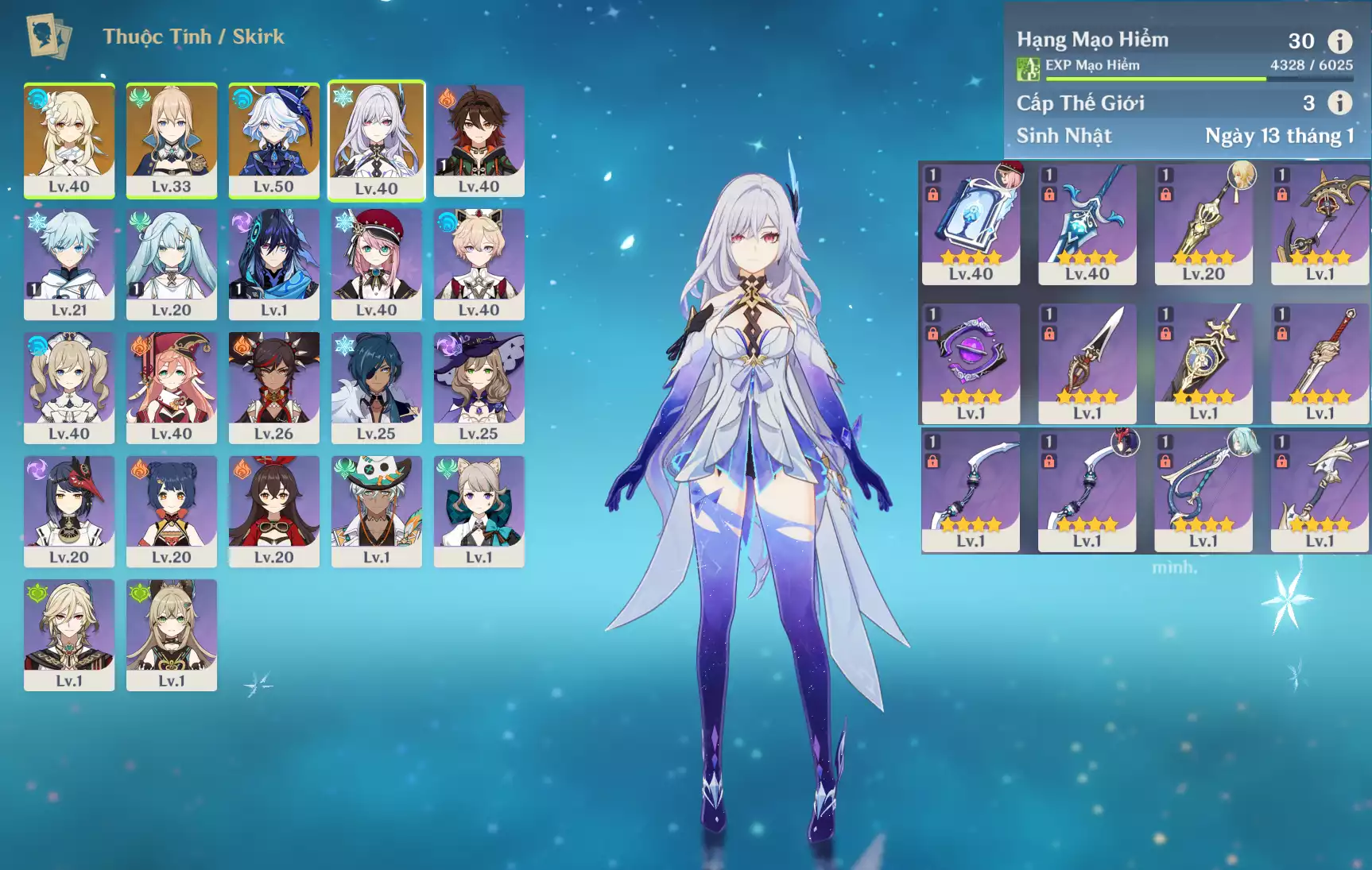This screenshot has height=870, width=1372.
Task: Open the character archive icon beside Thuộc Tính
Action: click(x=48, y=37)
